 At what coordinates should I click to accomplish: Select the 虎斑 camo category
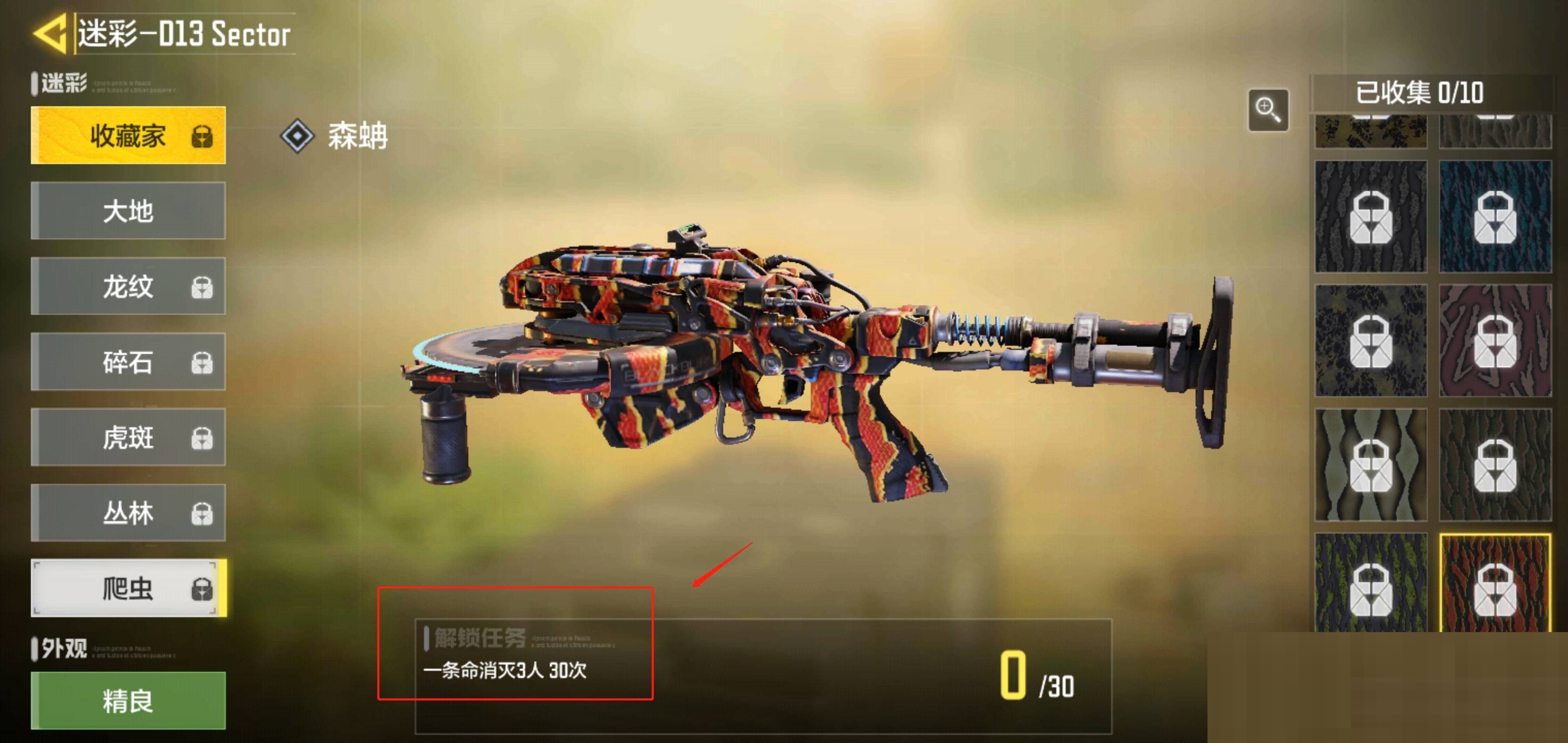click(x=128, y=437)
